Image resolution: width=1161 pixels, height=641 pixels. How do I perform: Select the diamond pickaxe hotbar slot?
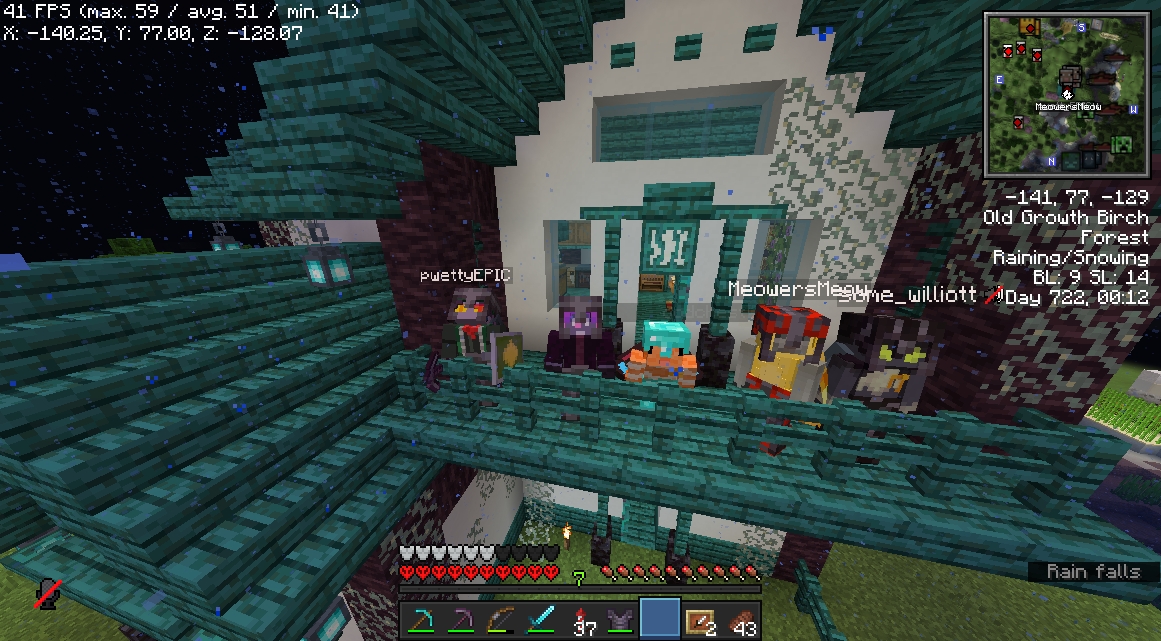point(420,621)
